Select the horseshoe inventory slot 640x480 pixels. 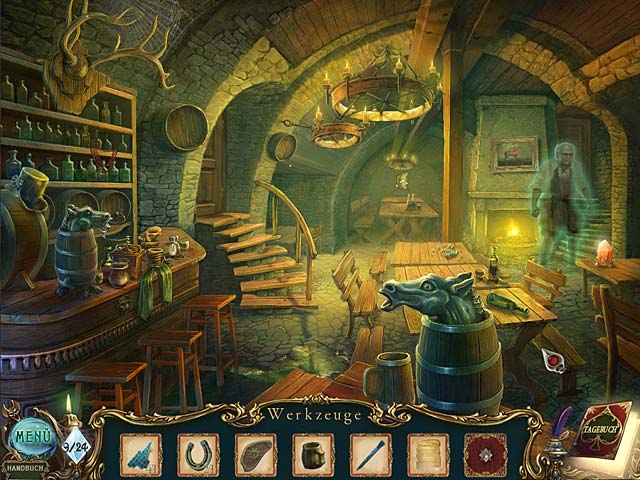[x=198, y=454]
